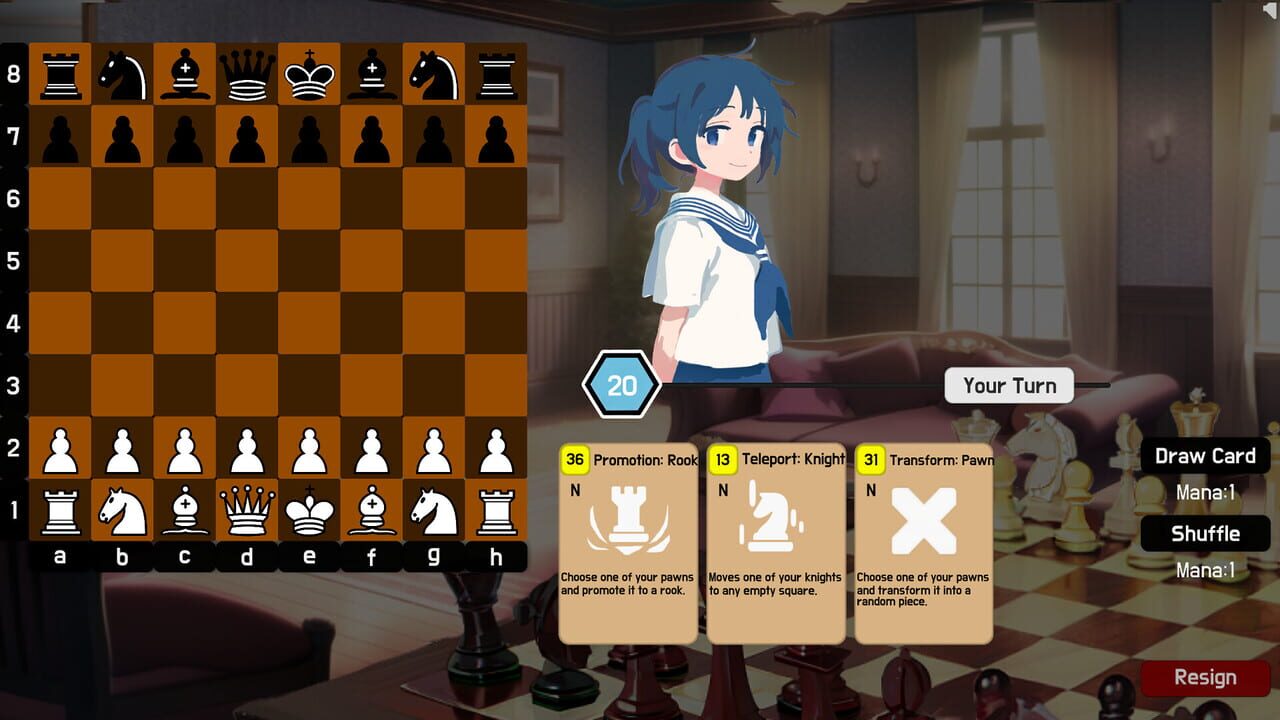Click the mana counter under Draw Card
This screenshot has width=1280, height=720.
point(1205,491)
